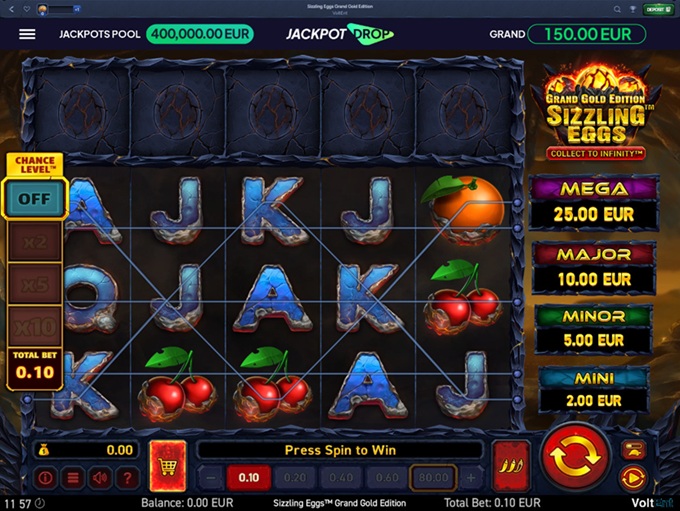The width and height of the screenshot is (680, 511).
Task: Open the question mark help
Action: click(x=126, y=478)
